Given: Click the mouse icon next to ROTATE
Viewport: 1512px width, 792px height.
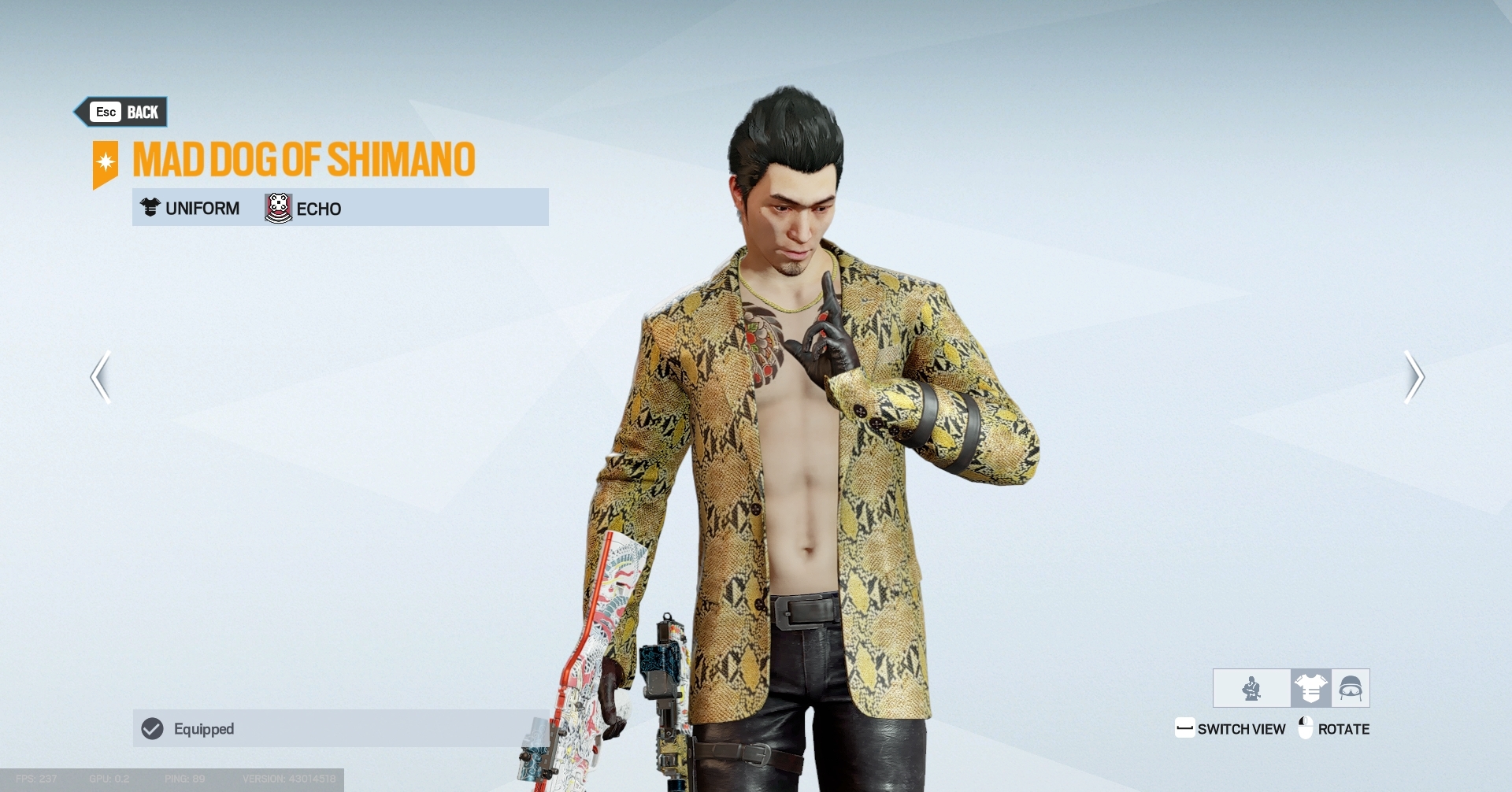Looking at the screenshot, I should click(1306, 728).
